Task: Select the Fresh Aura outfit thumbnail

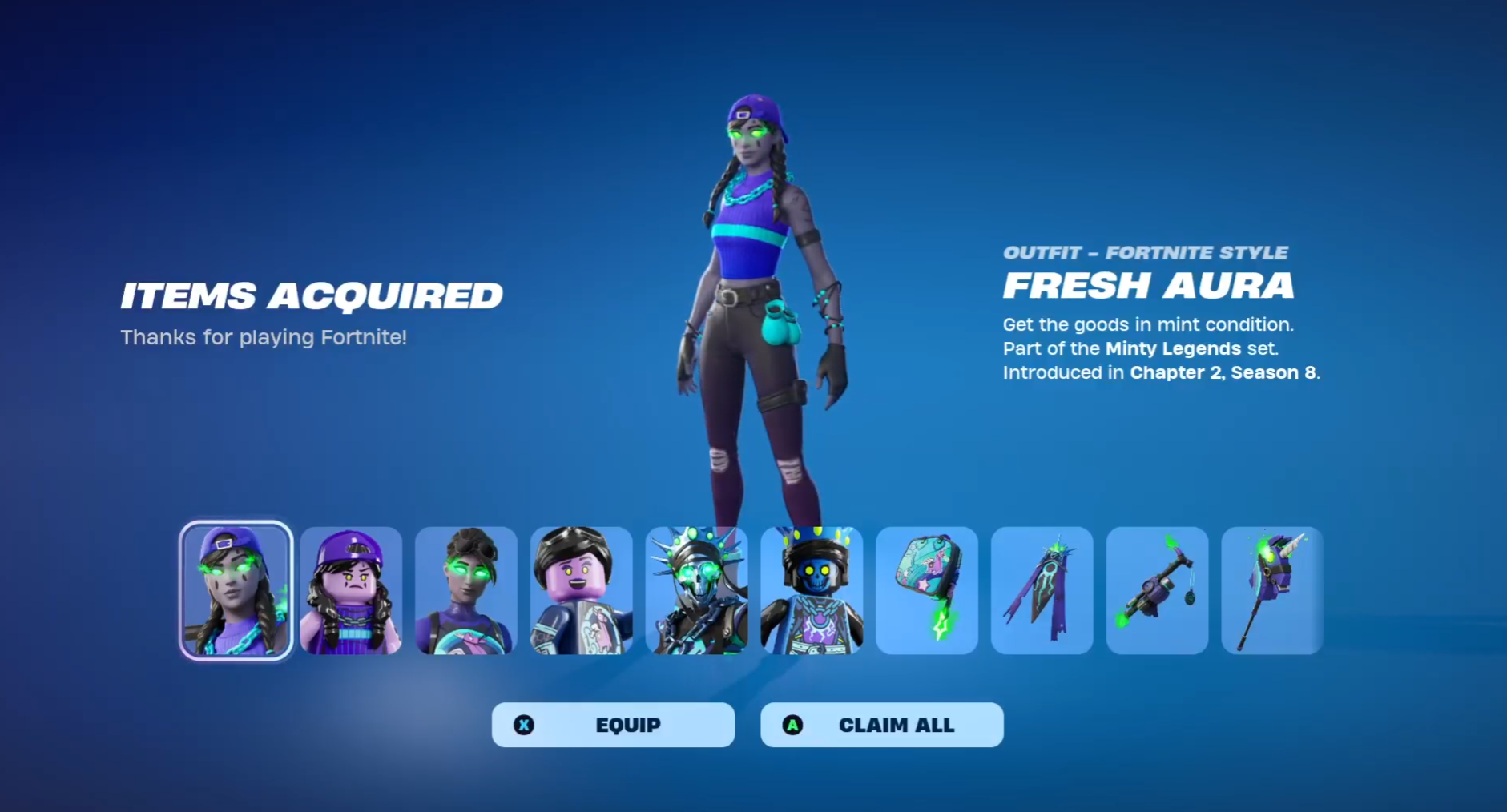Action: tap(236, 590)
